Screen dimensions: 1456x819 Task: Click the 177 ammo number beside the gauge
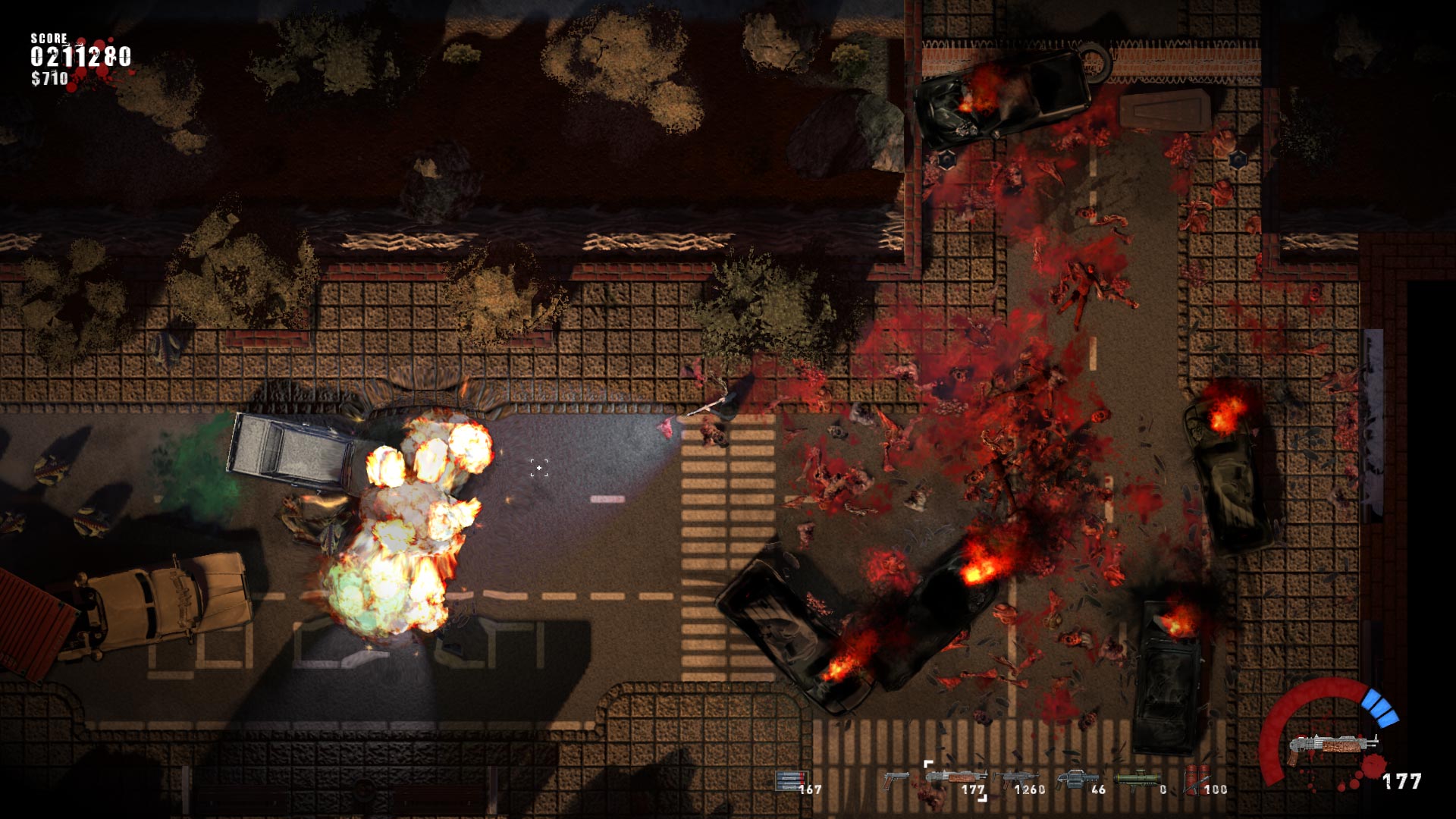(1403, 781)
